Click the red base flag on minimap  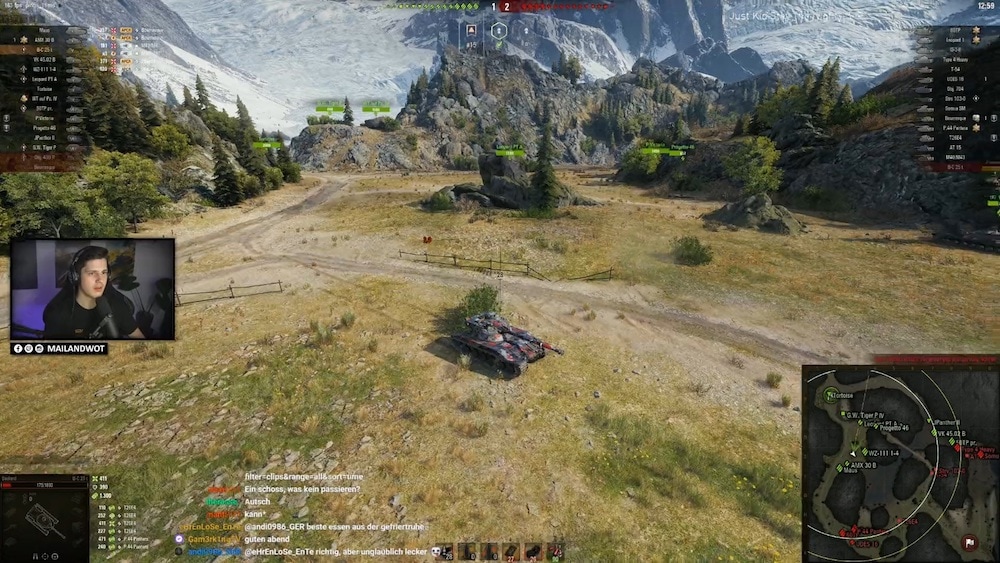point(968,543)
